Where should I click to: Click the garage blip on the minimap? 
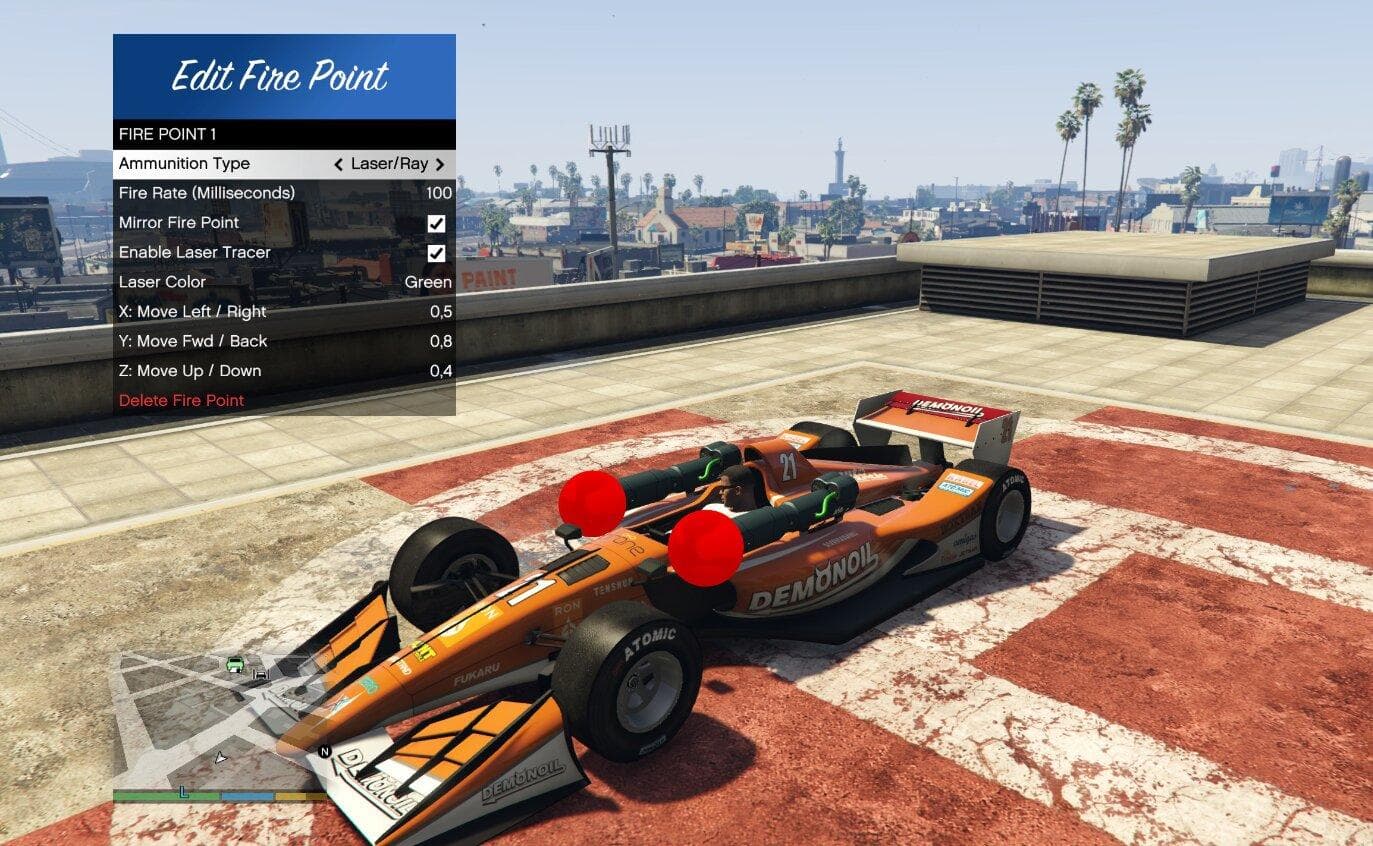pyautogui.click(x=261, y=674)
